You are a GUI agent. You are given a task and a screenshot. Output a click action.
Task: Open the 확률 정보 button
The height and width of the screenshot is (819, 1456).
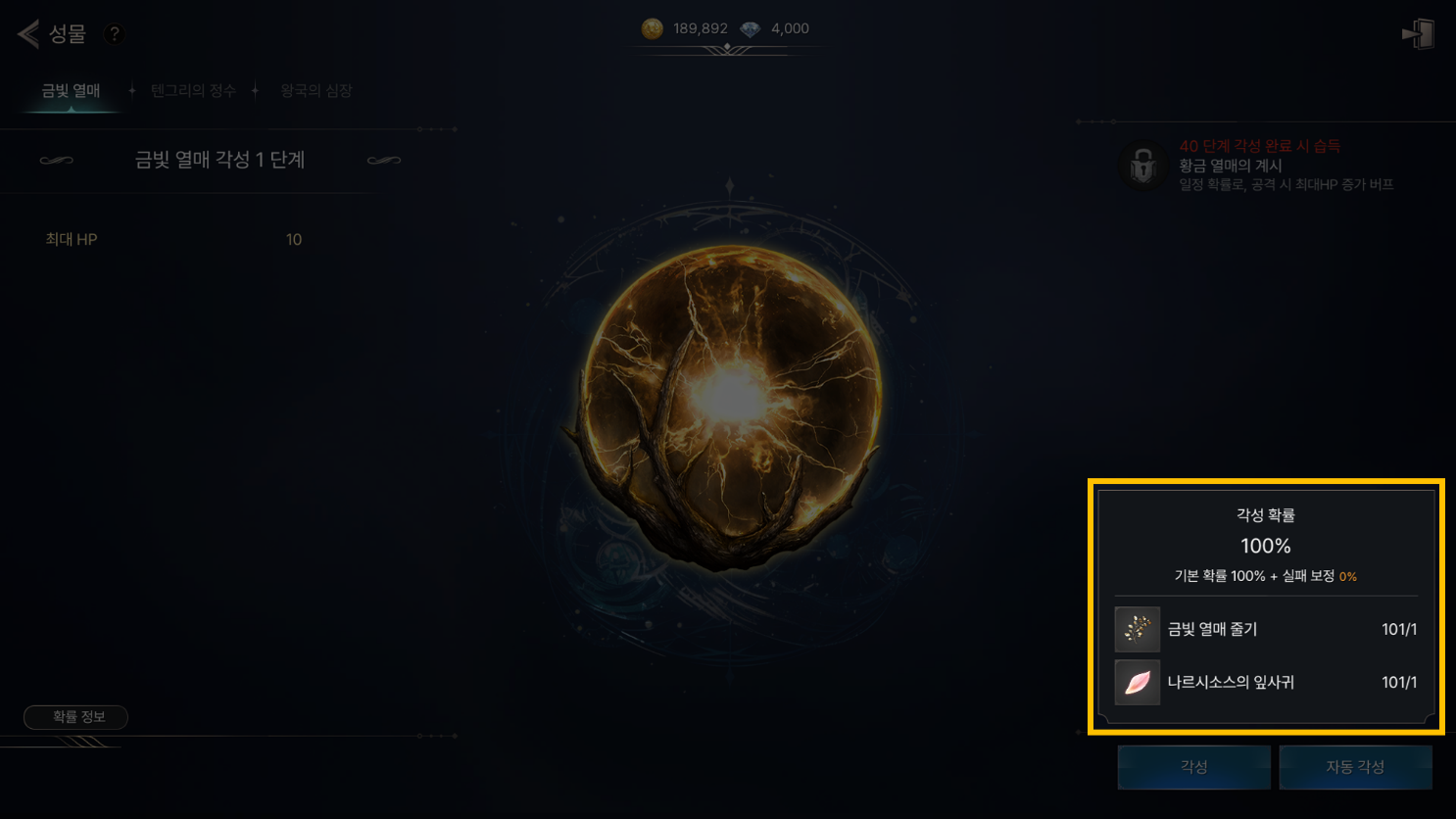pyautogui.click(x=76, y=717)
